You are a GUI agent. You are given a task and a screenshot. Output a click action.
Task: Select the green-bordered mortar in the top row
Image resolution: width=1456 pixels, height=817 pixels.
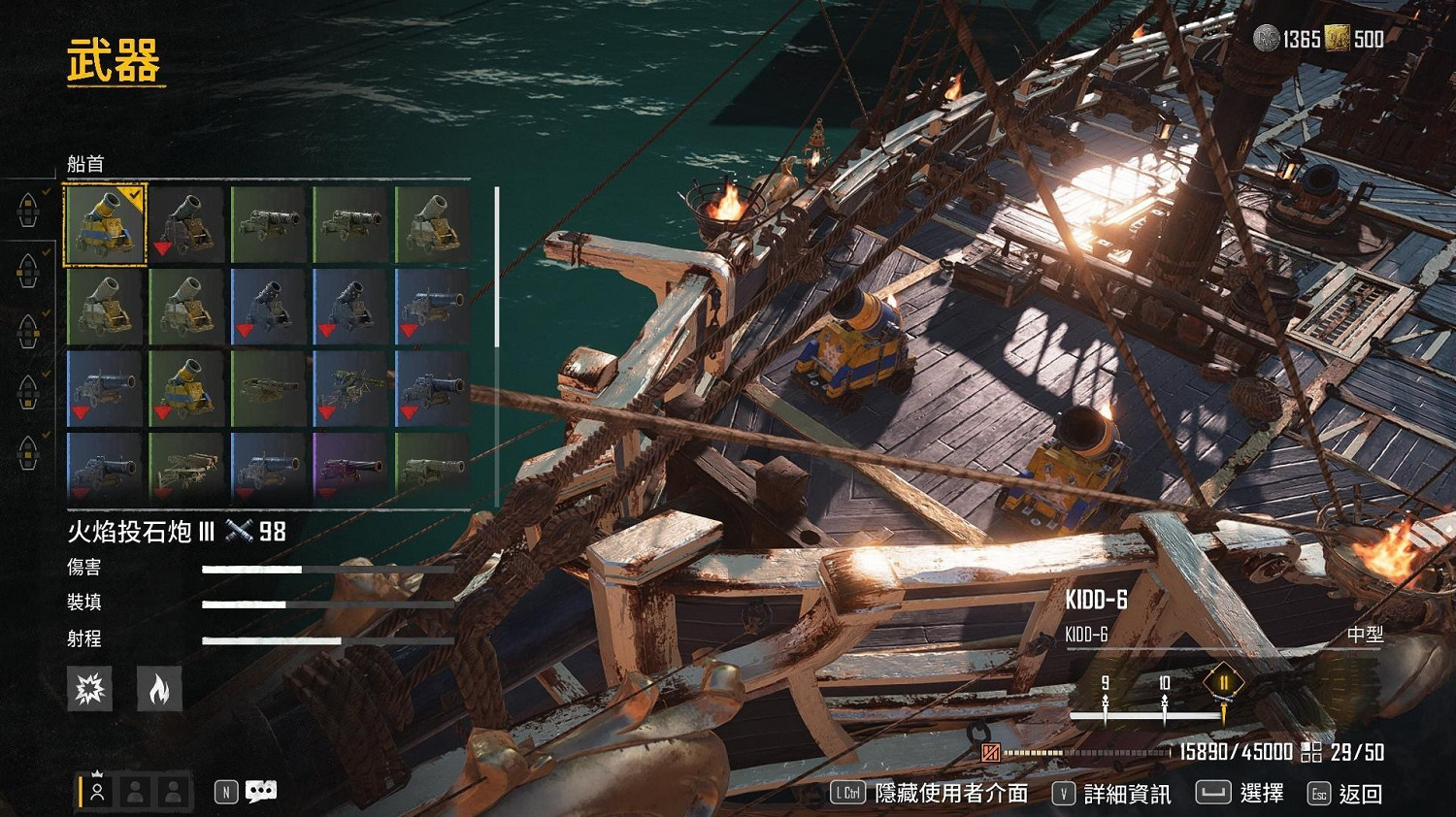[x=434, y=224]
